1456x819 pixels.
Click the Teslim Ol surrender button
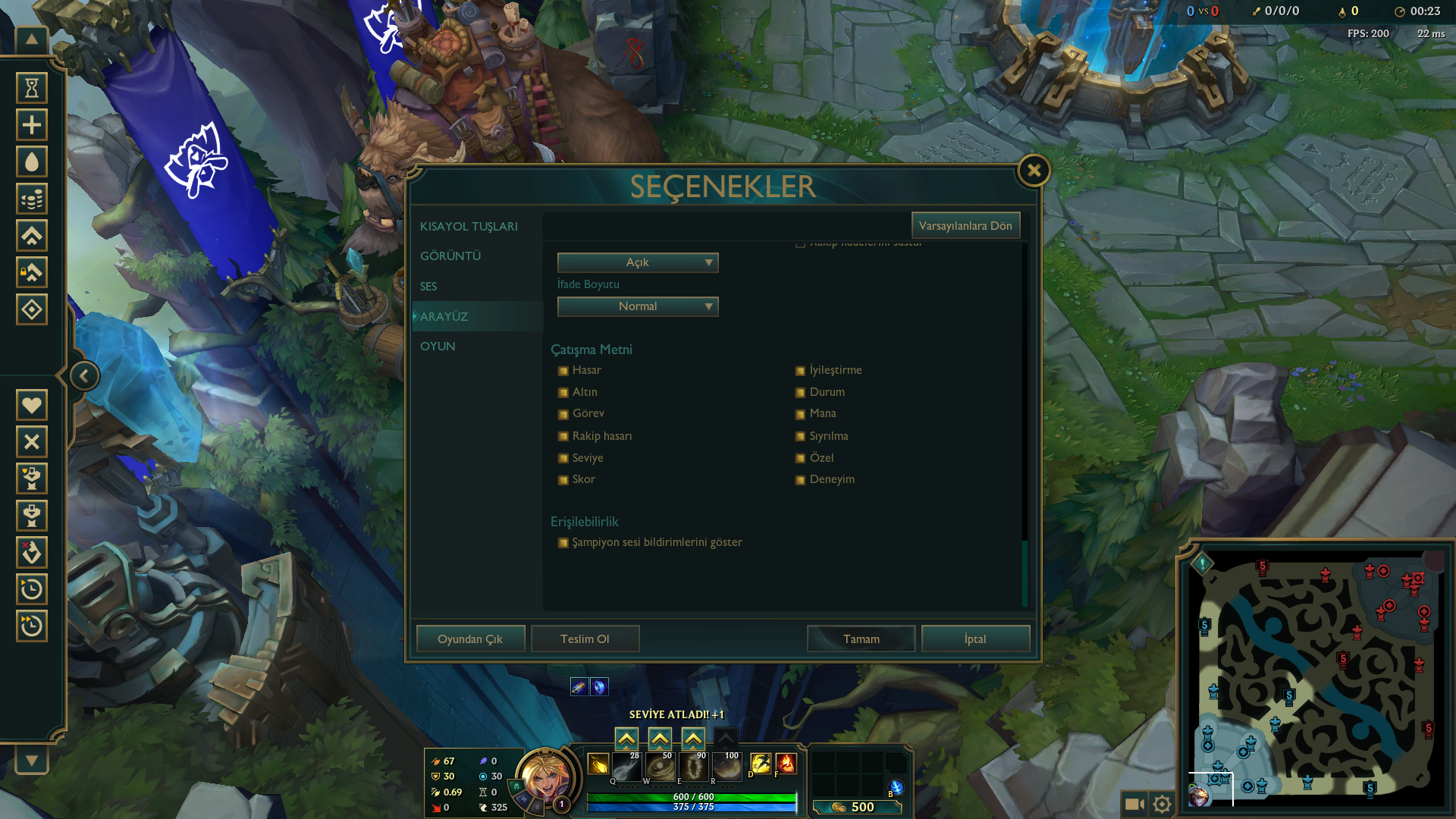point(585,639)
